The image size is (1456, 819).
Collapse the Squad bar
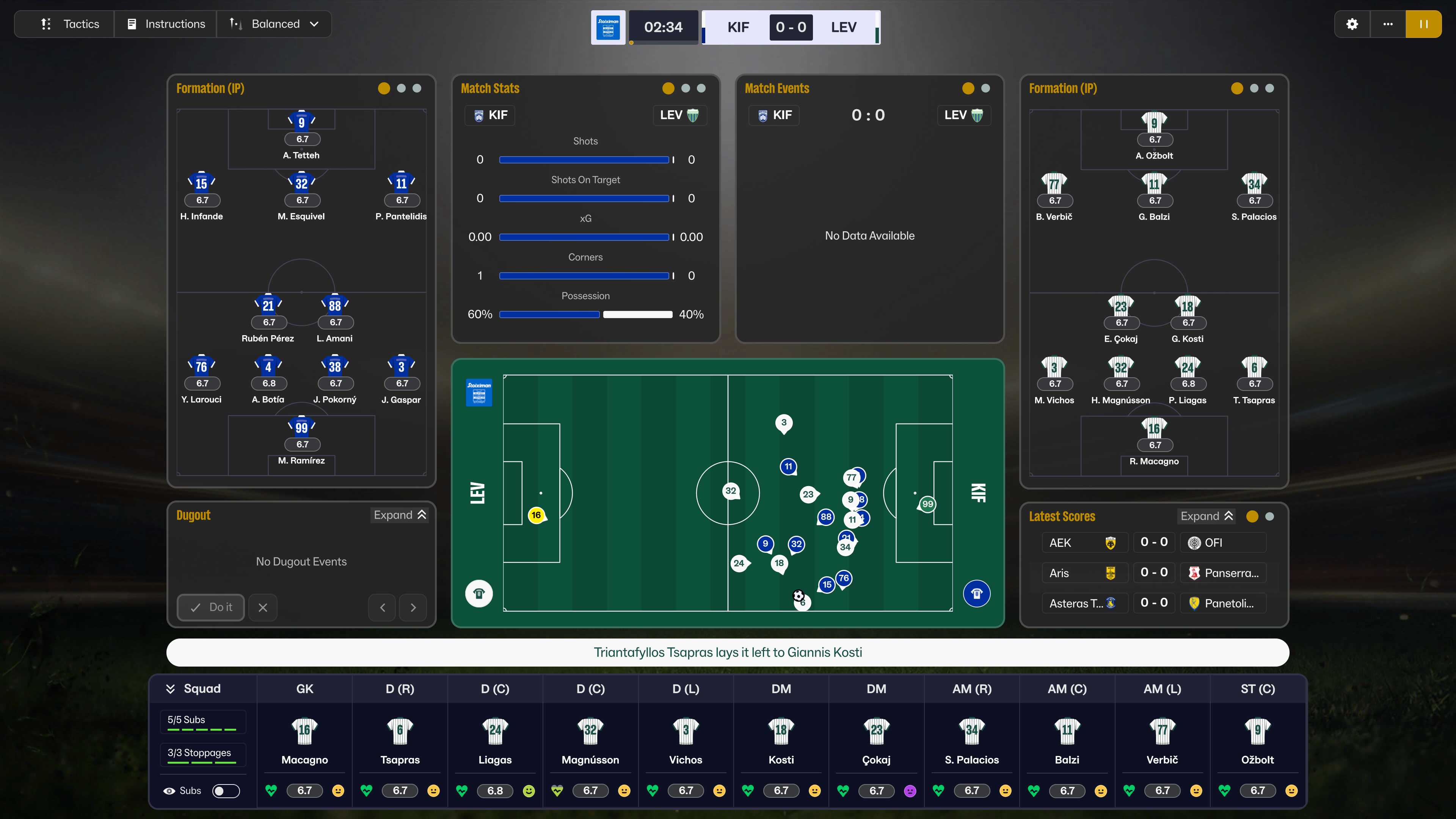point(170,689)
